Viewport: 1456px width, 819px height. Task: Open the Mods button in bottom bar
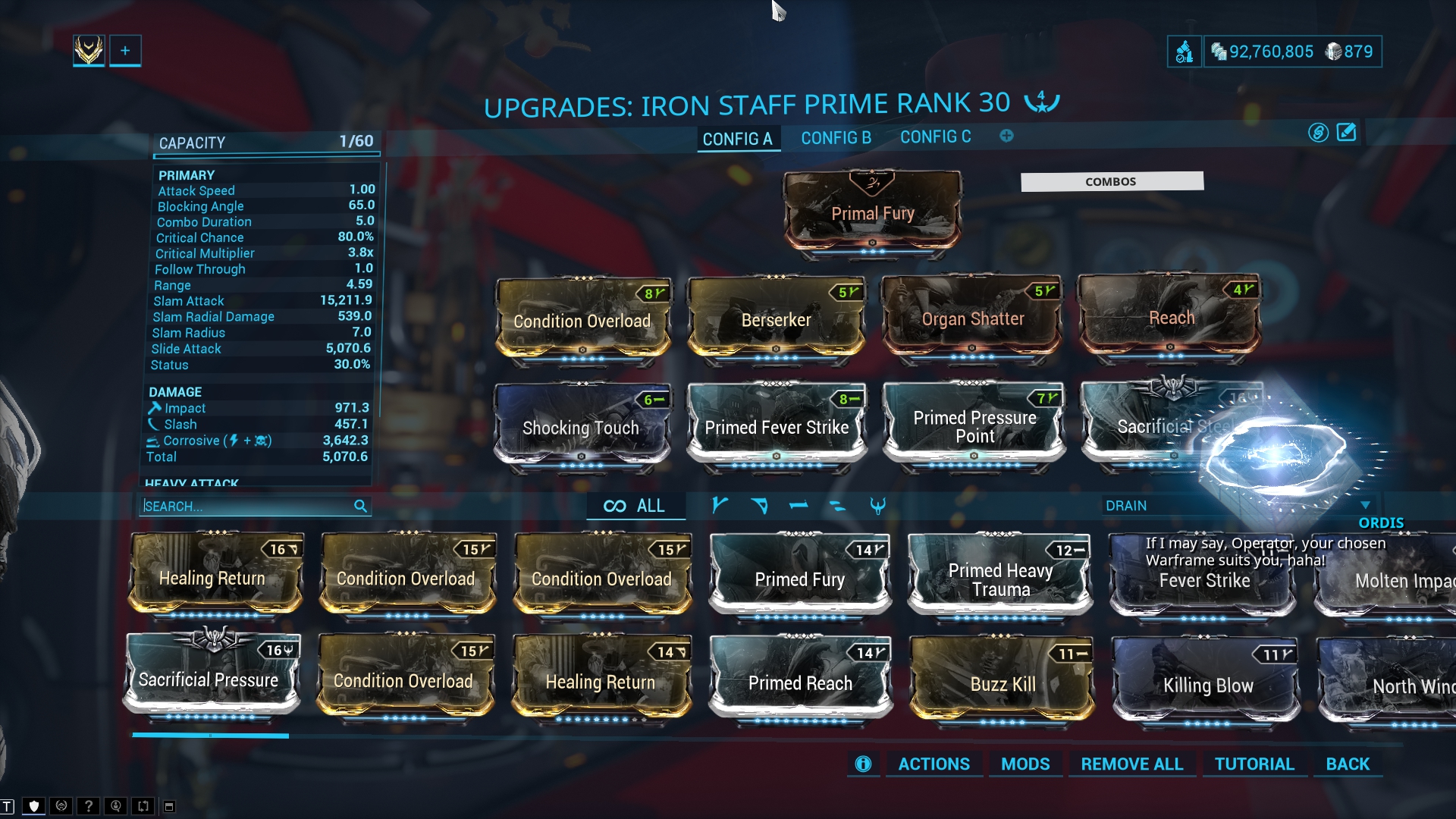click(x=1025, y=764)
